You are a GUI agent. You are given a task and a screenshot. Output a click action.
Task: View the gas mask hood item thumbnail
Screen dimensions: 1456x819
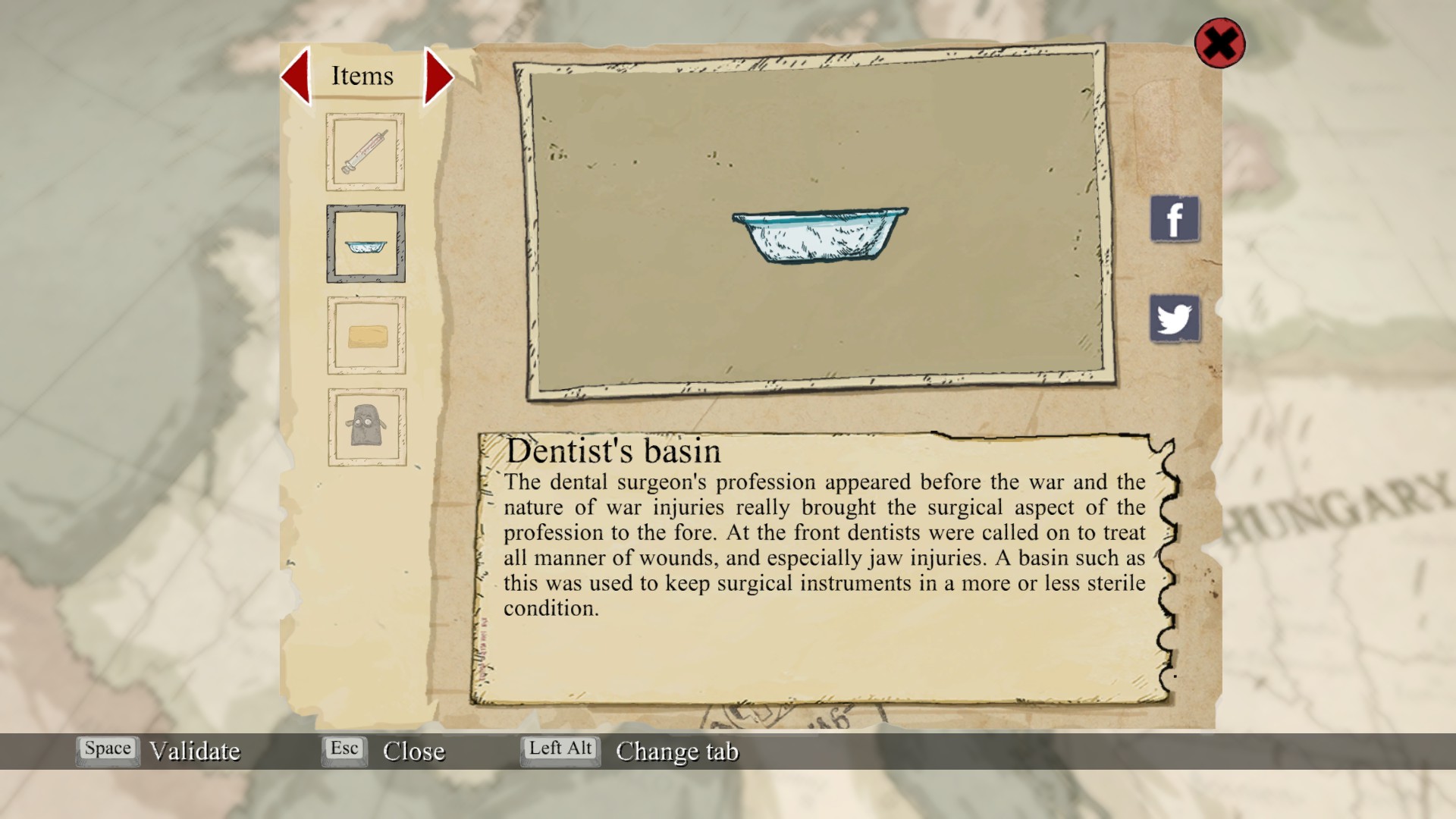click(367, 427)
